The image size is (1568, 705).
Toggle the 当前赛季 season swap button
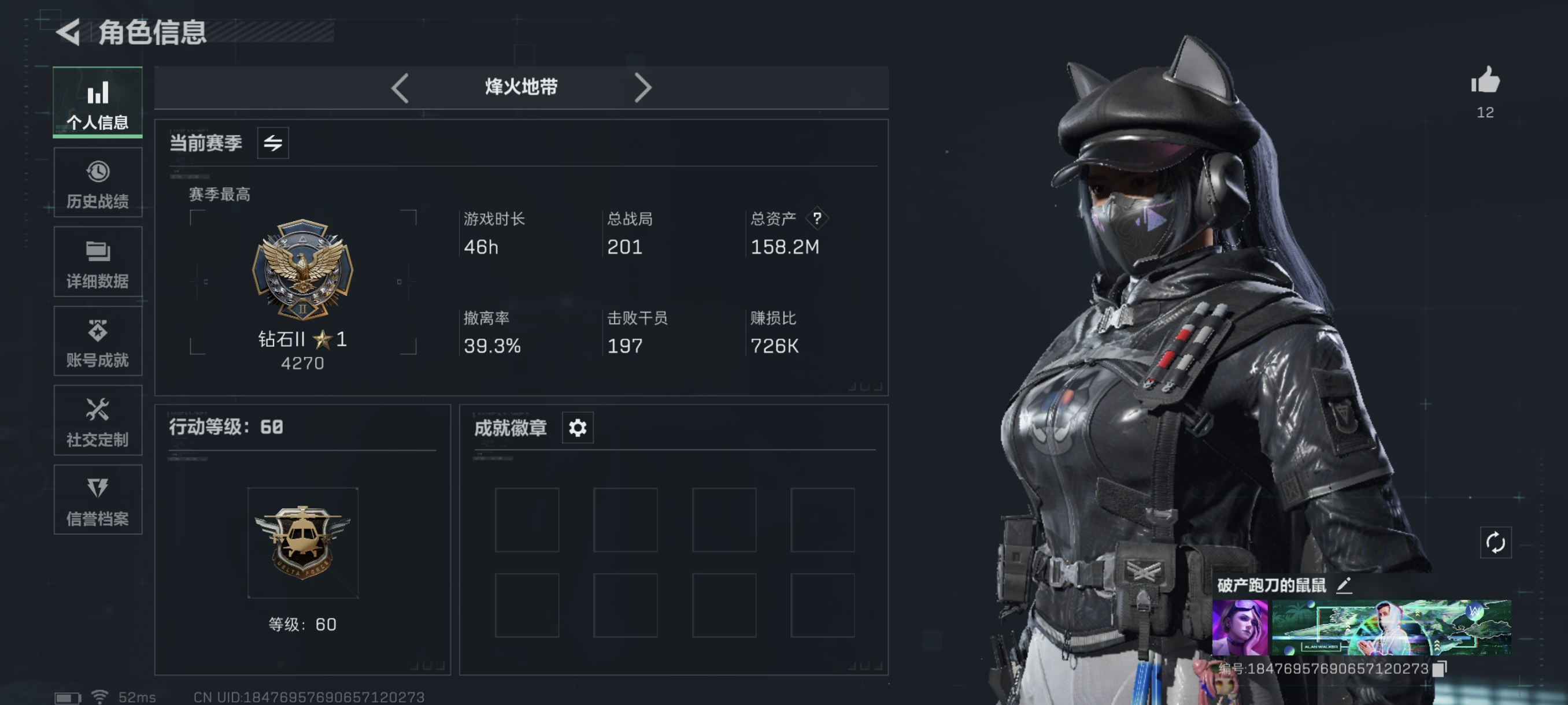point(273,143)
